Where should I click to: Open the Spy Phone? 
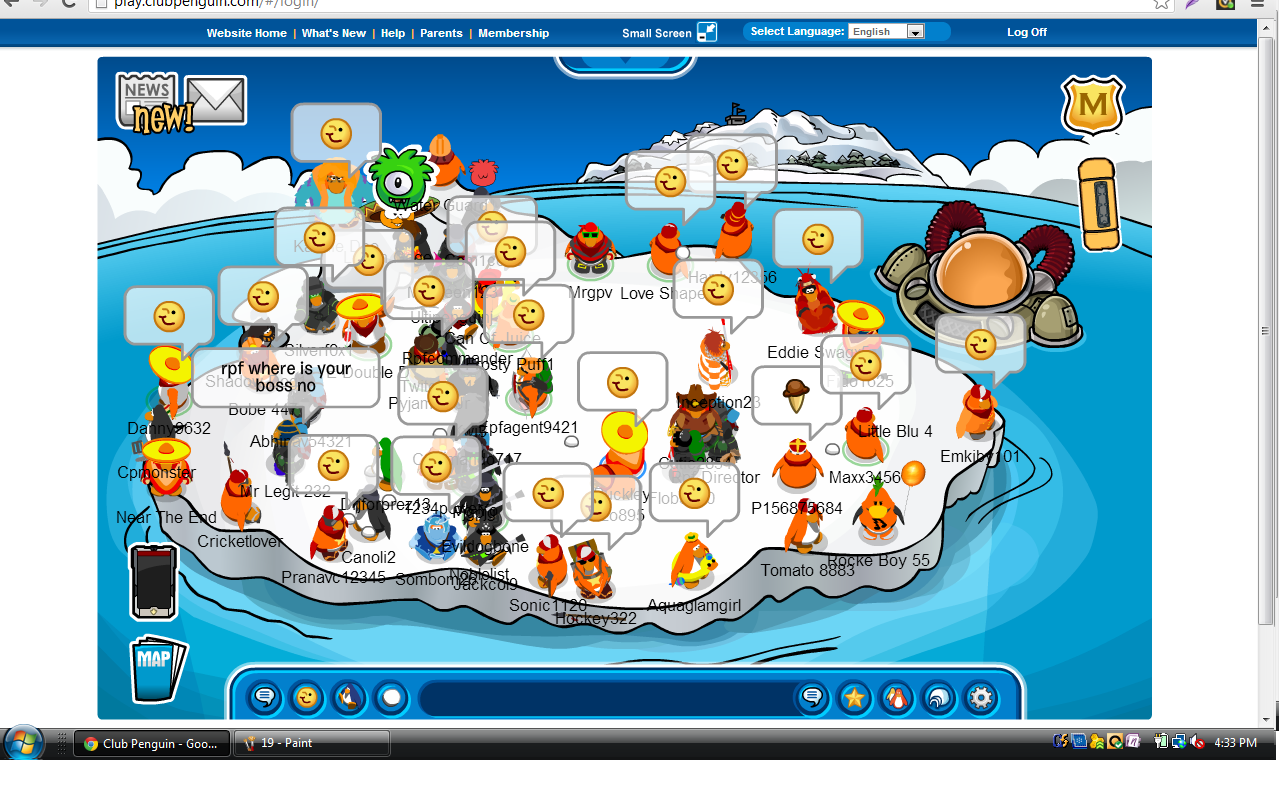click(152, 580)
